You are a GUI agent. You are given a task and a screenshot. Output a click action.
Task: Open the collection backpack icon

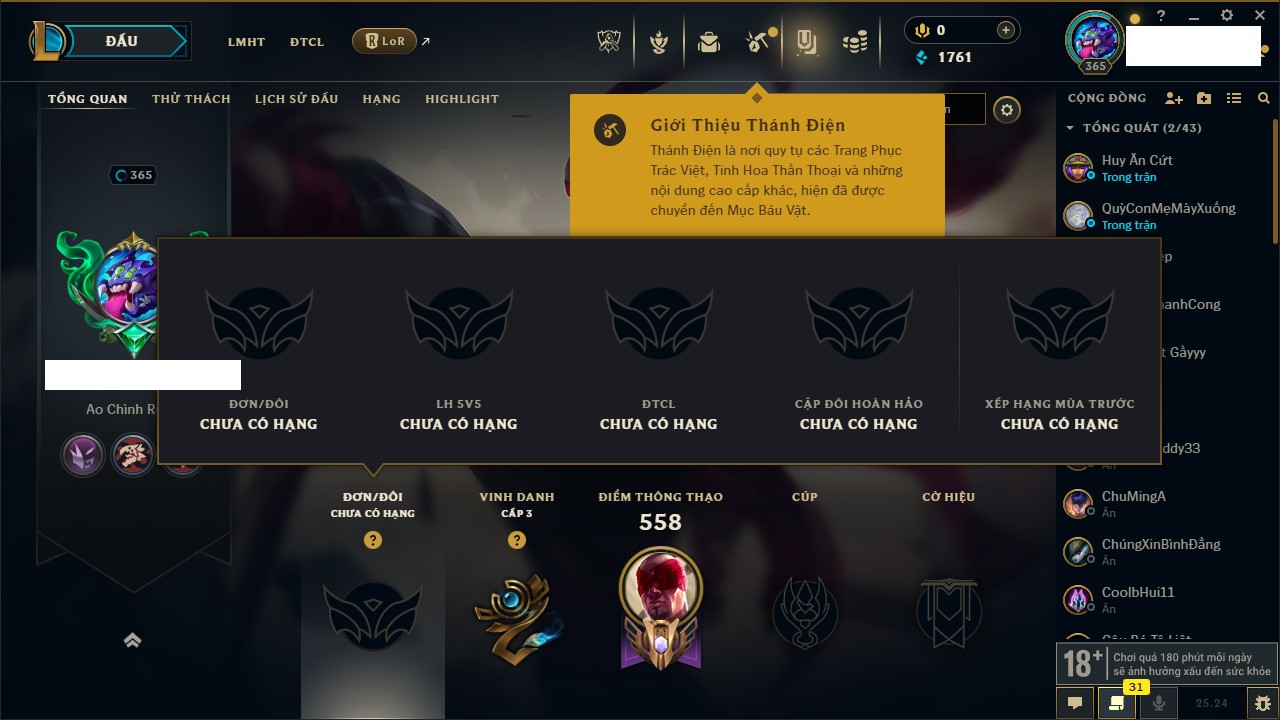[x=709, y=42]
